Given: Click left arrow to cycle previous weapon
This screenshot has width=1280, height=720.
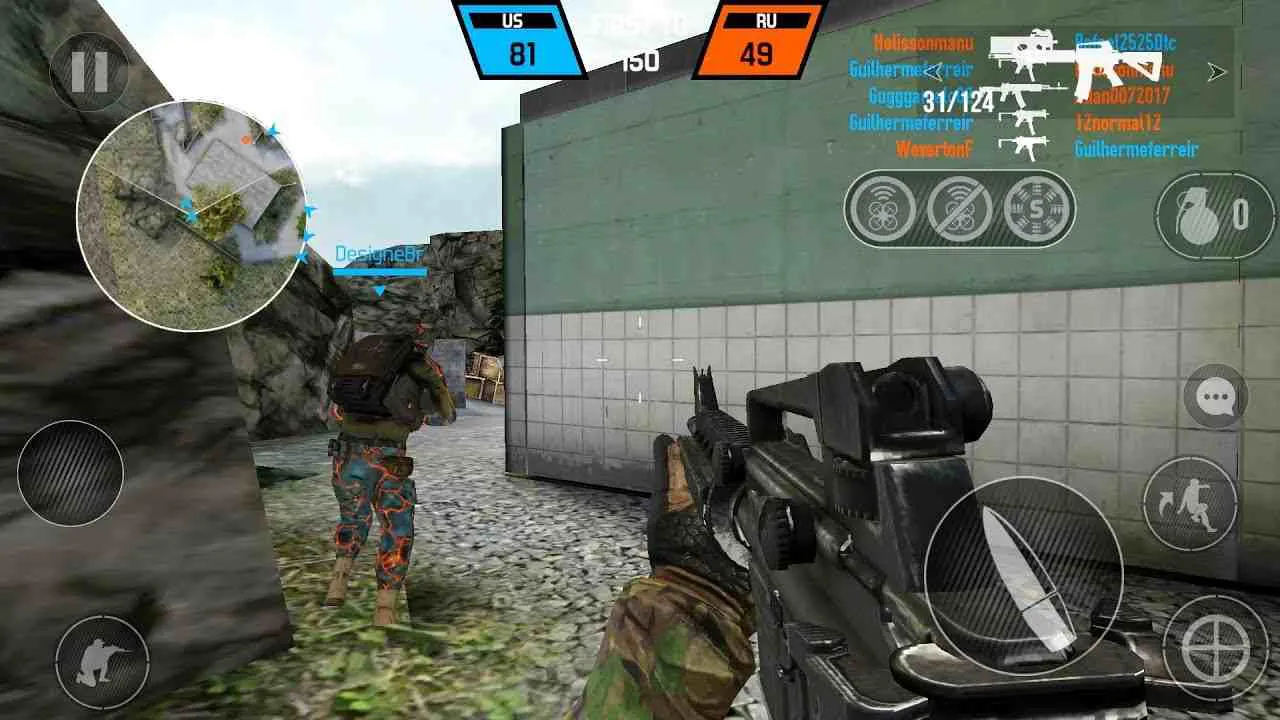Looking at the screenshot, I should point(931,70).
